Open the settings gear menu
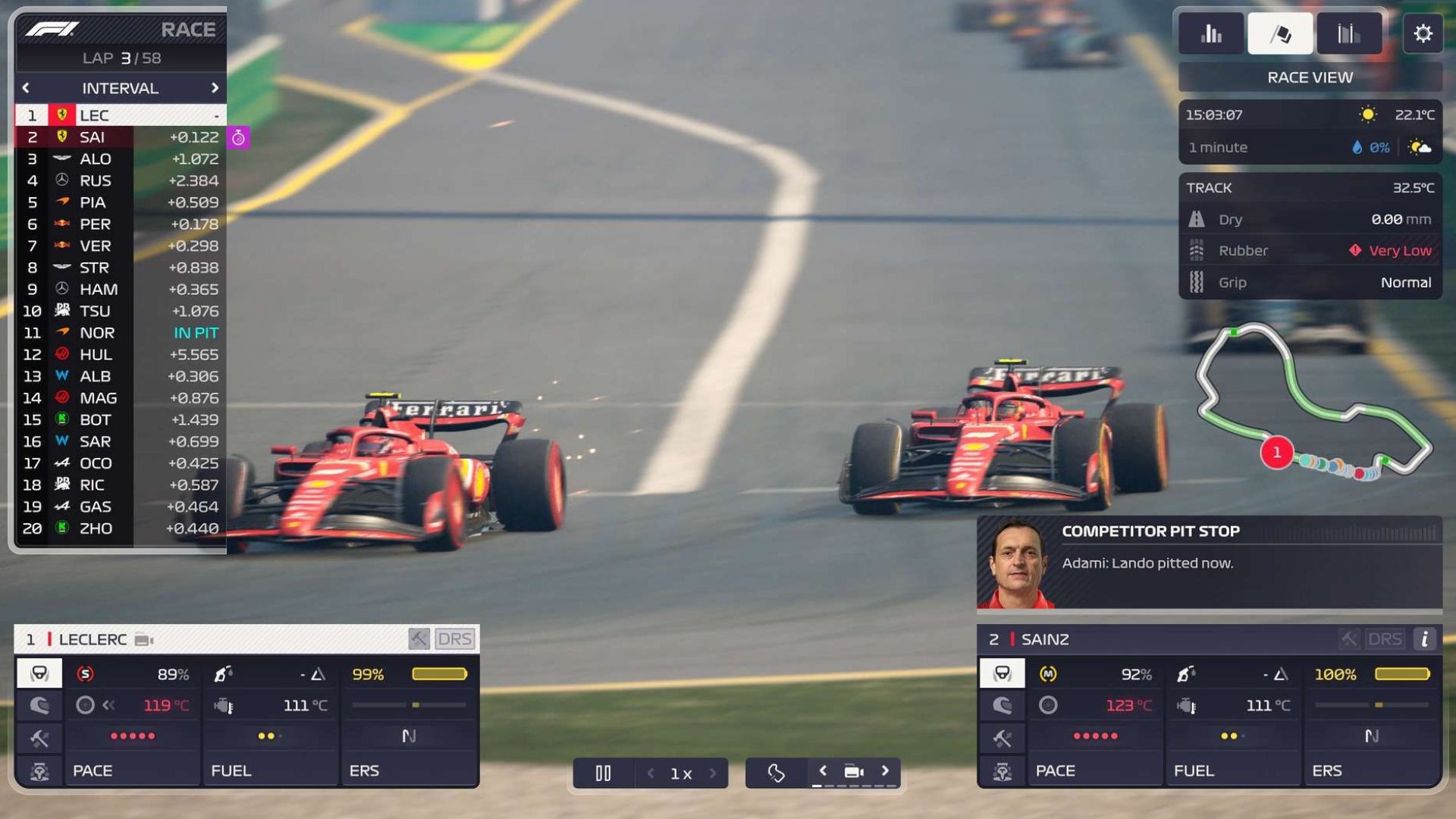 pos(1423,33)
